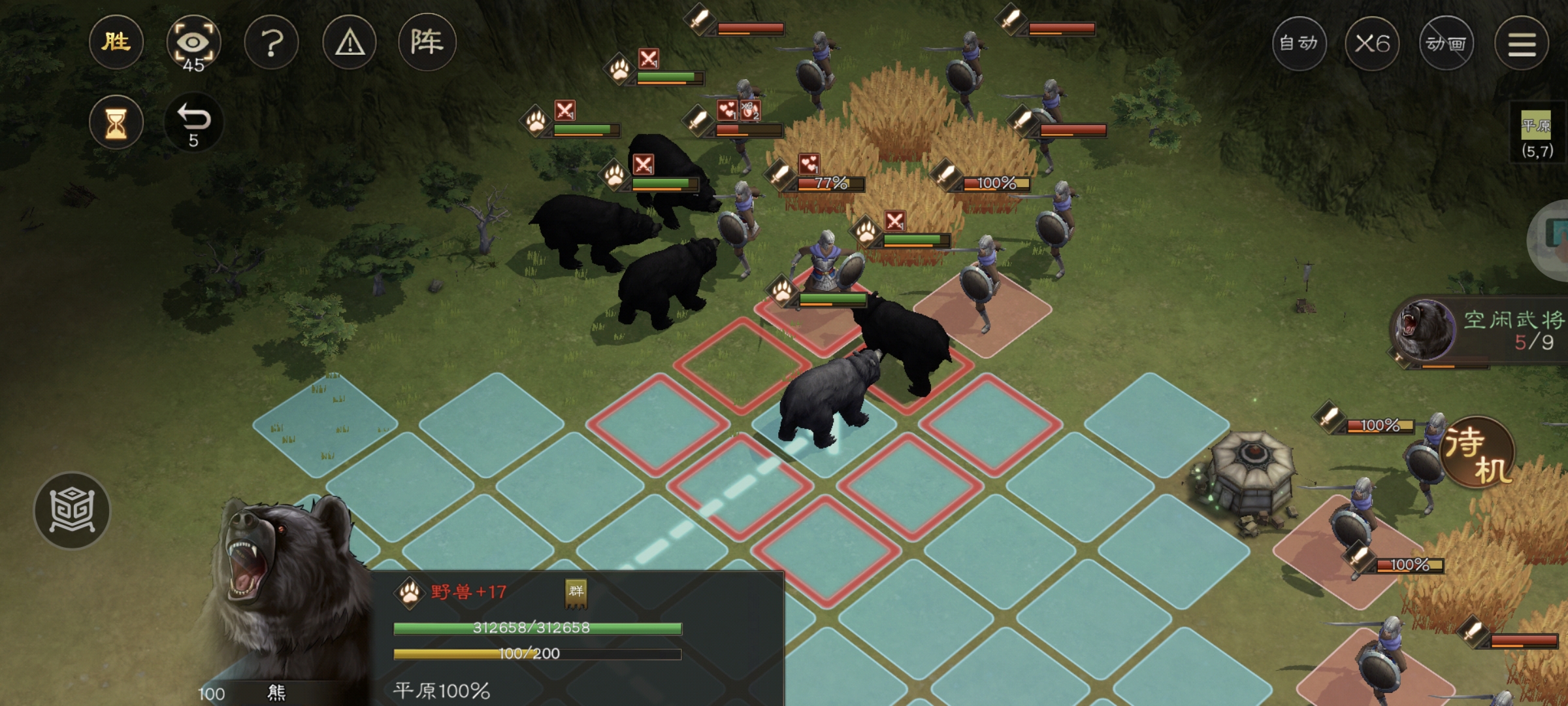The width and height of the screenshot is (1568, 706).
Task: Undo the move with the arrow button
Action: 193,123
